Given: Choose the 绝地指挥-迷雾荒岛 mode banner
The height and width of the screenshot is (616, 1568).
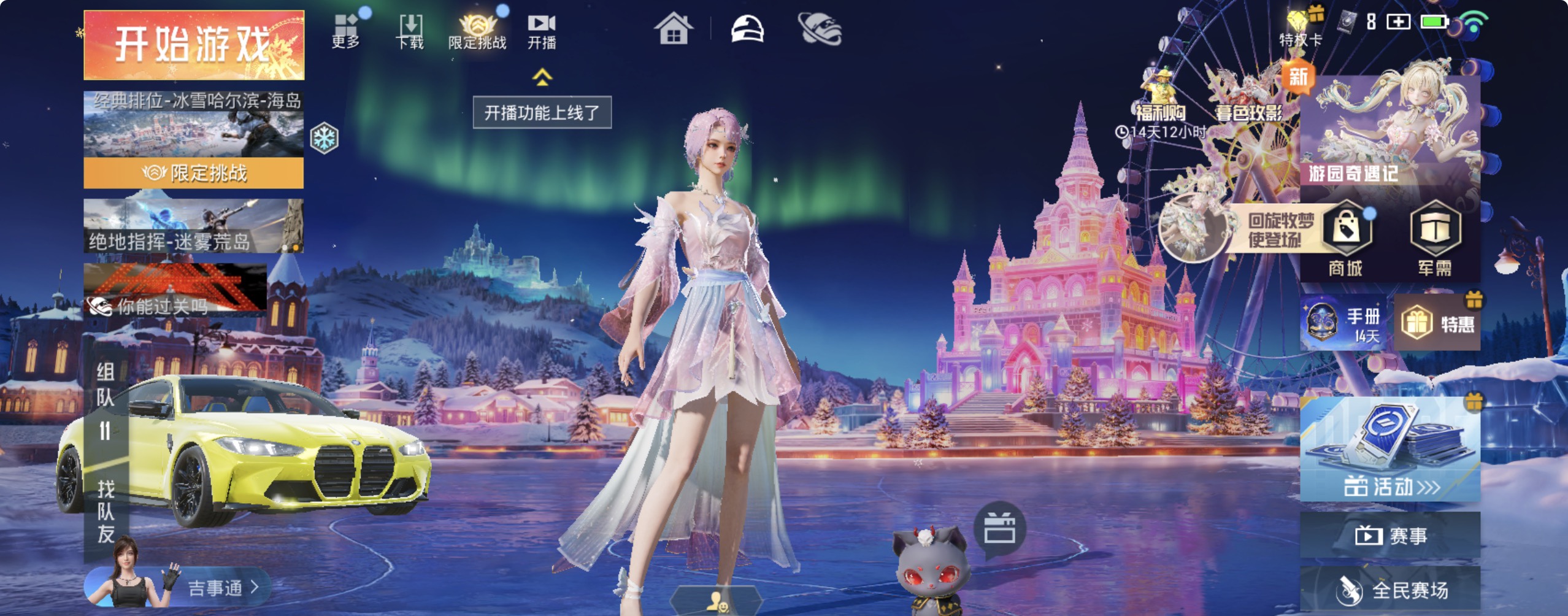Looking at the screenshot, I should click(194, 226).
